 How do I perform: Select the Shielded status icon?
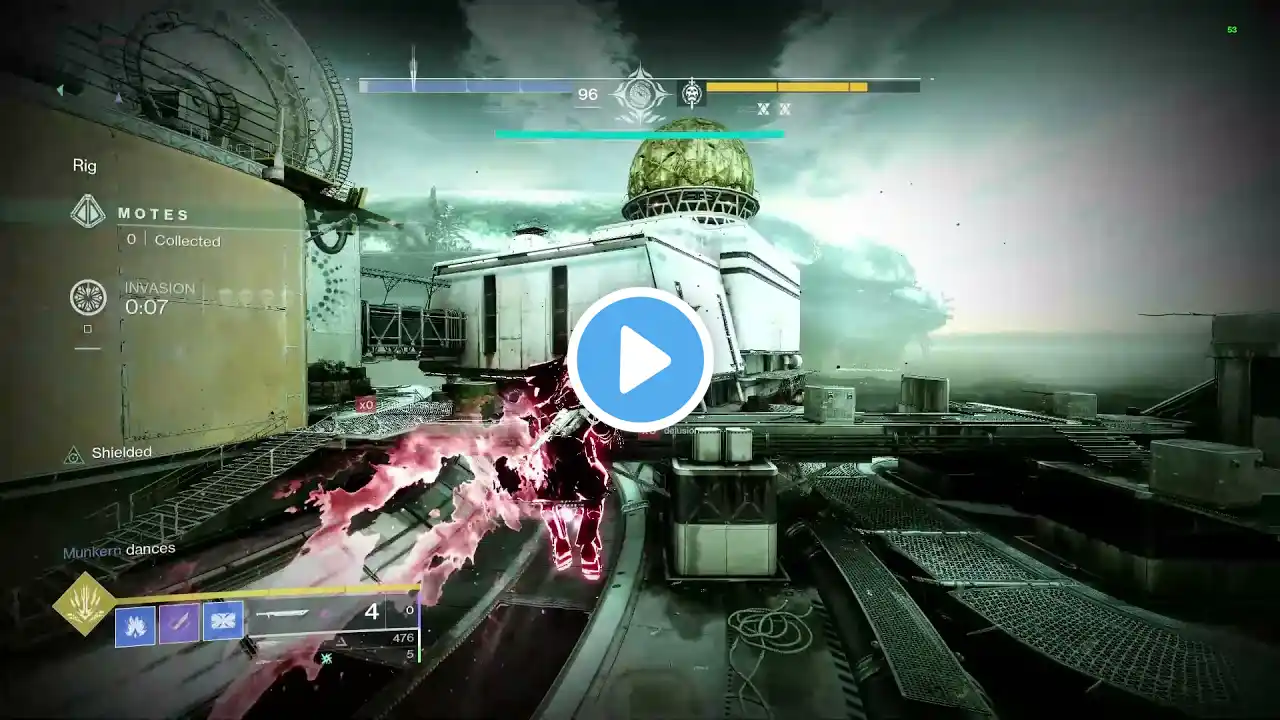click(74, 455)
